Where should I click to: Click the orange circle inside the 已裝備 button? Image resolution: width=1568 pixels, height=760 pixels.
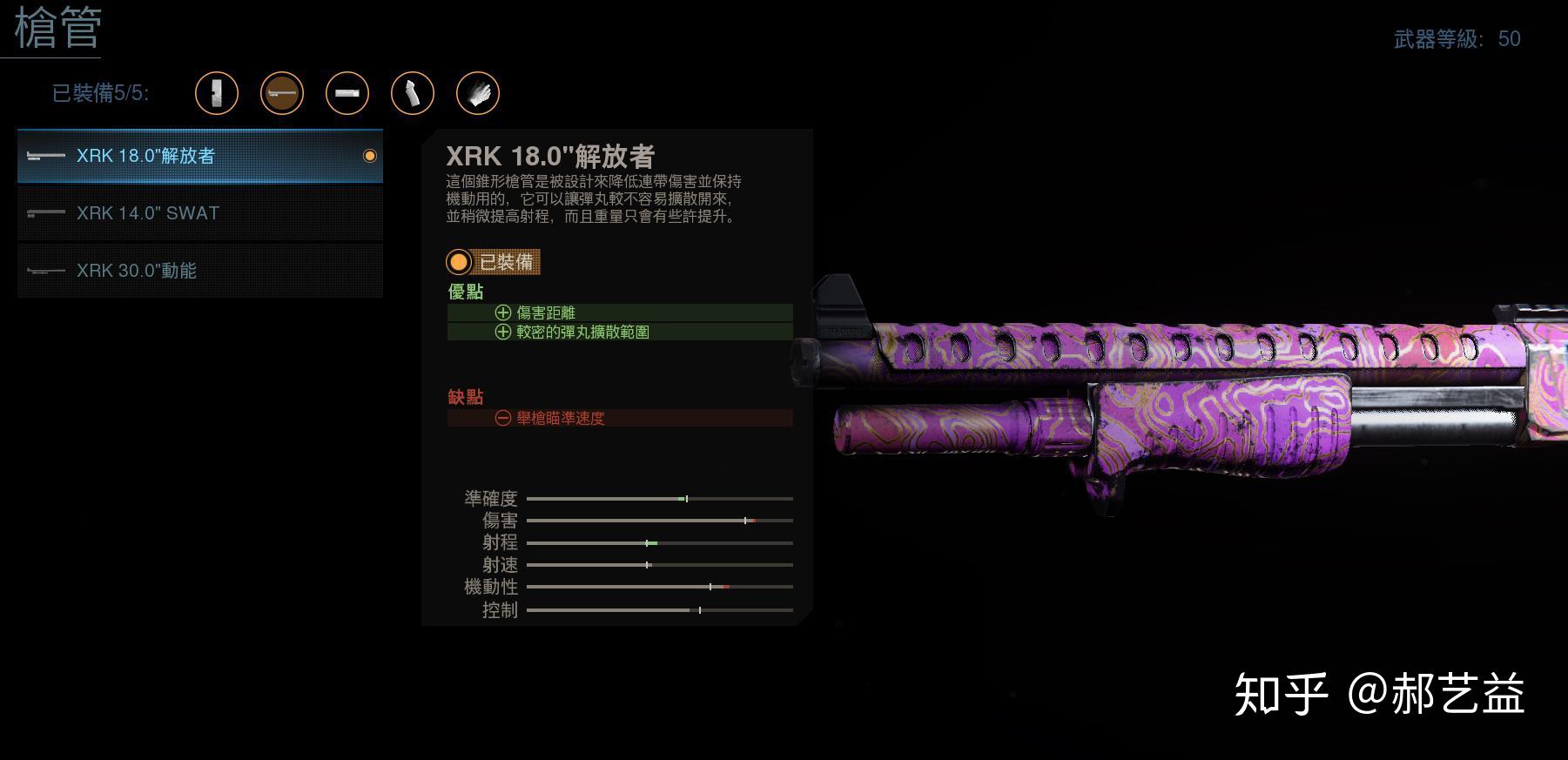tap(459, 262)
